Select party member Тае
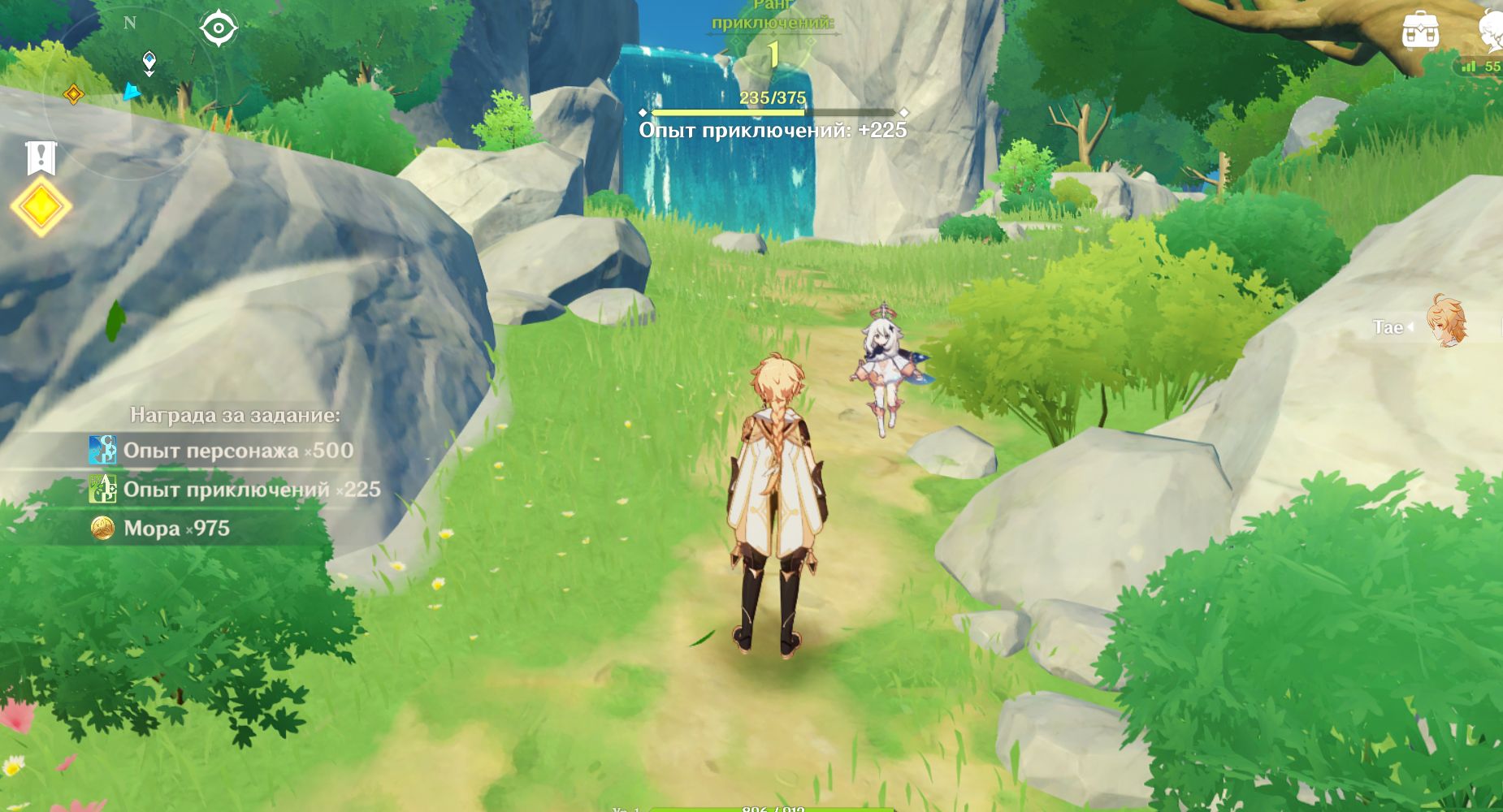 click(1446, 322)
